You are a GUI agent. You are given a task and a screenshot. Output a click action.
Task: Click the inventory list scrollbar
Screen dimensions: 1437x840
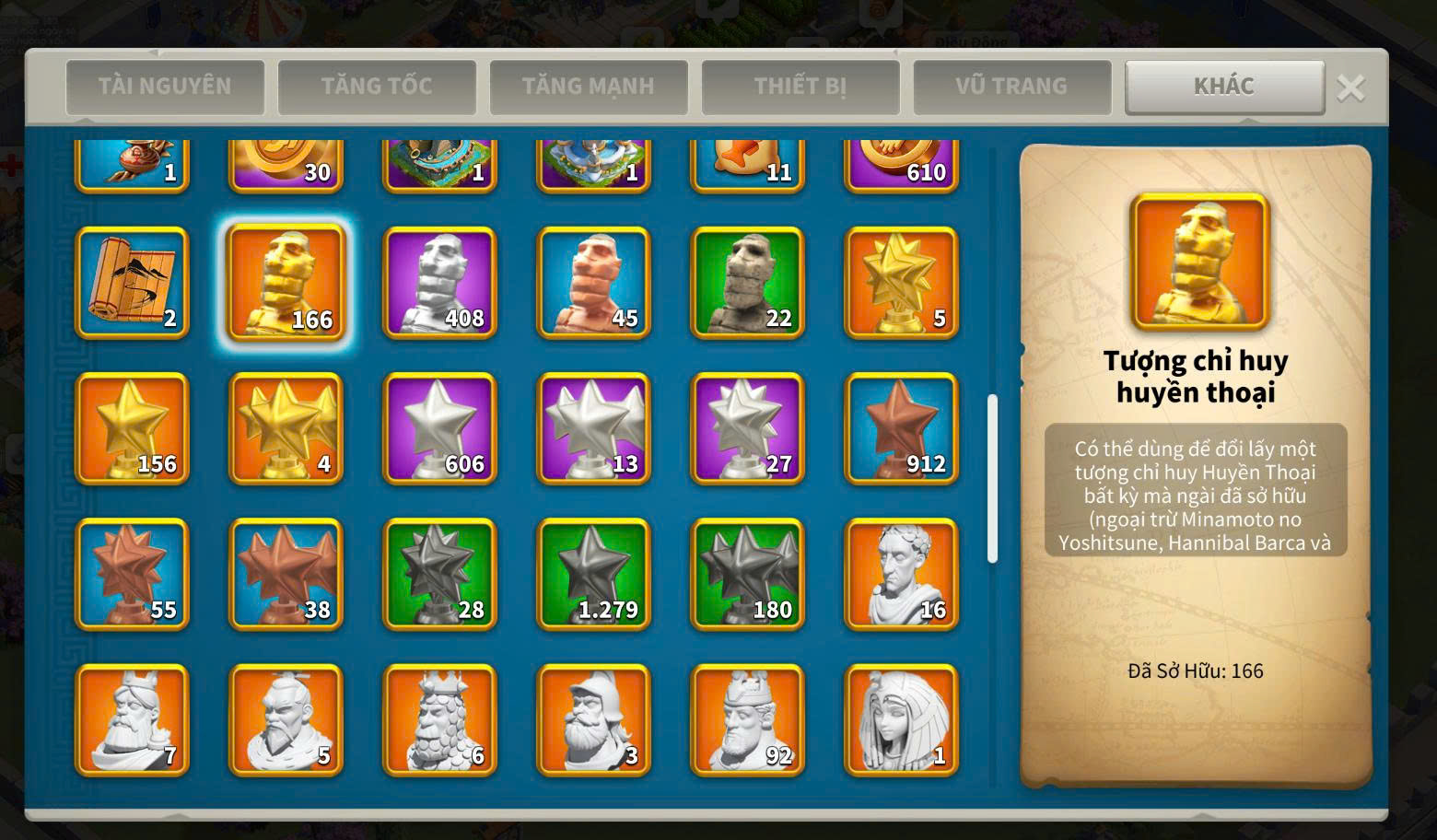click(992, 478)
